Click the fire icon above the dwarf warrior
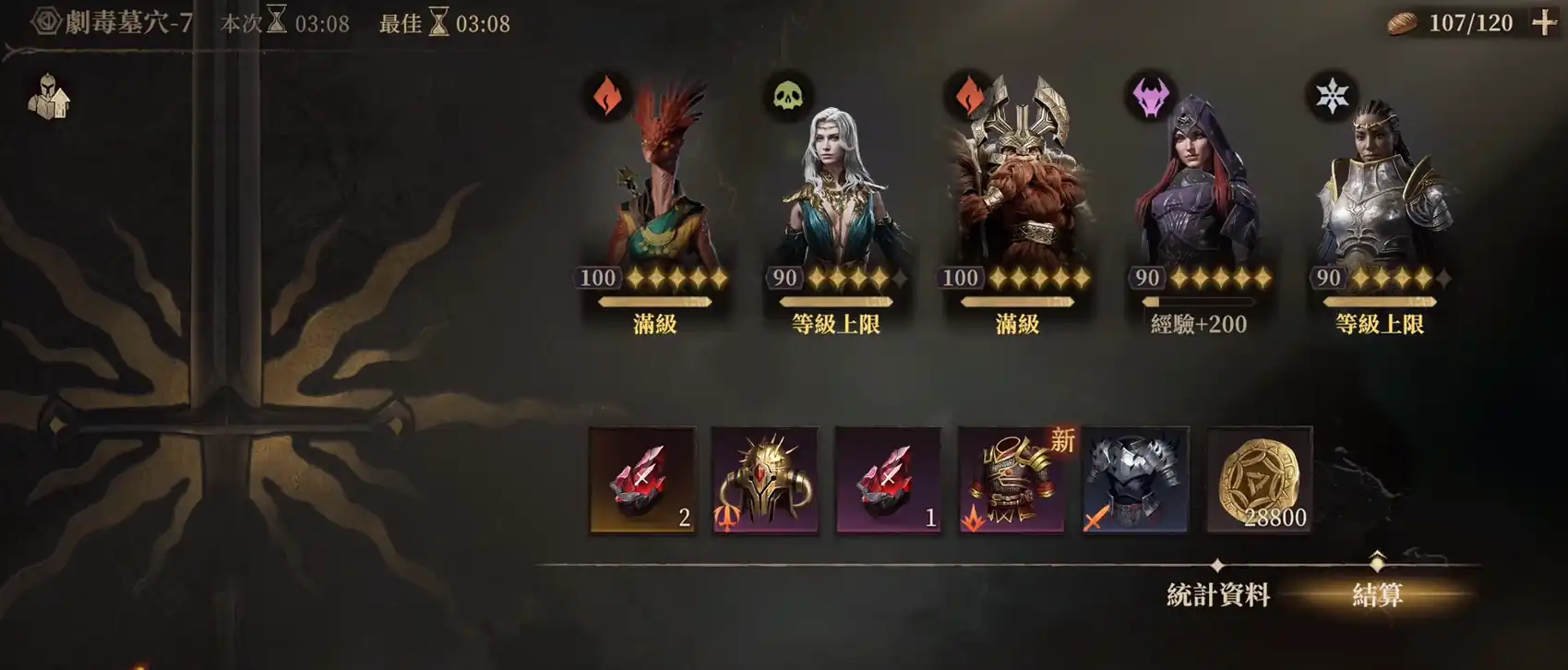The width and height of the screenshot is (1568, 670). click(967, 94)
